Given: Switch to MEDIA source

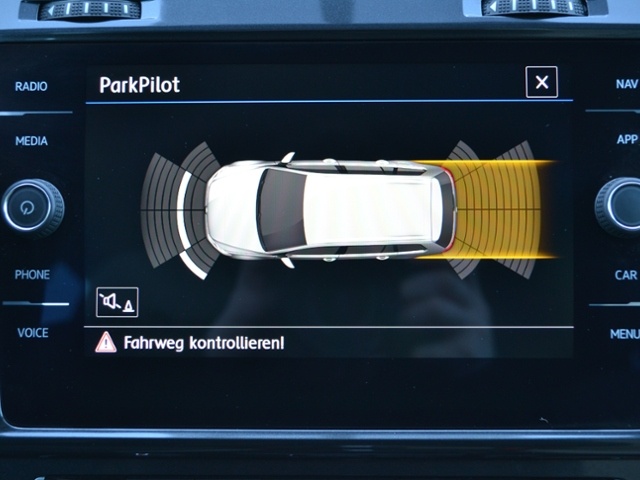Looking at the screenshot, I should pyautogui.click(x=31, y=142).
